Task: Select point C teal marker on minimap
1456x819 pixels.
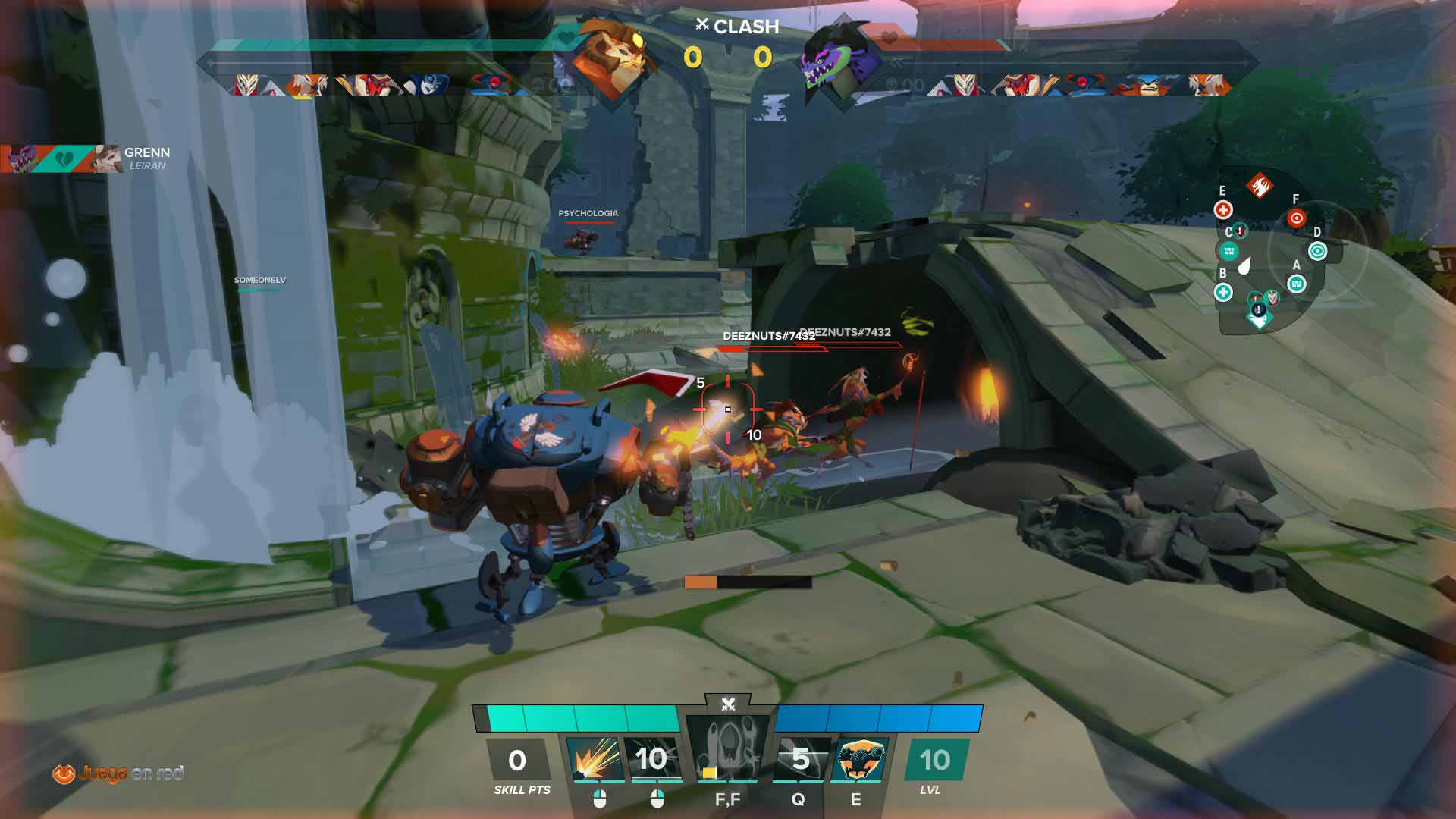Action: point(1228,251)
